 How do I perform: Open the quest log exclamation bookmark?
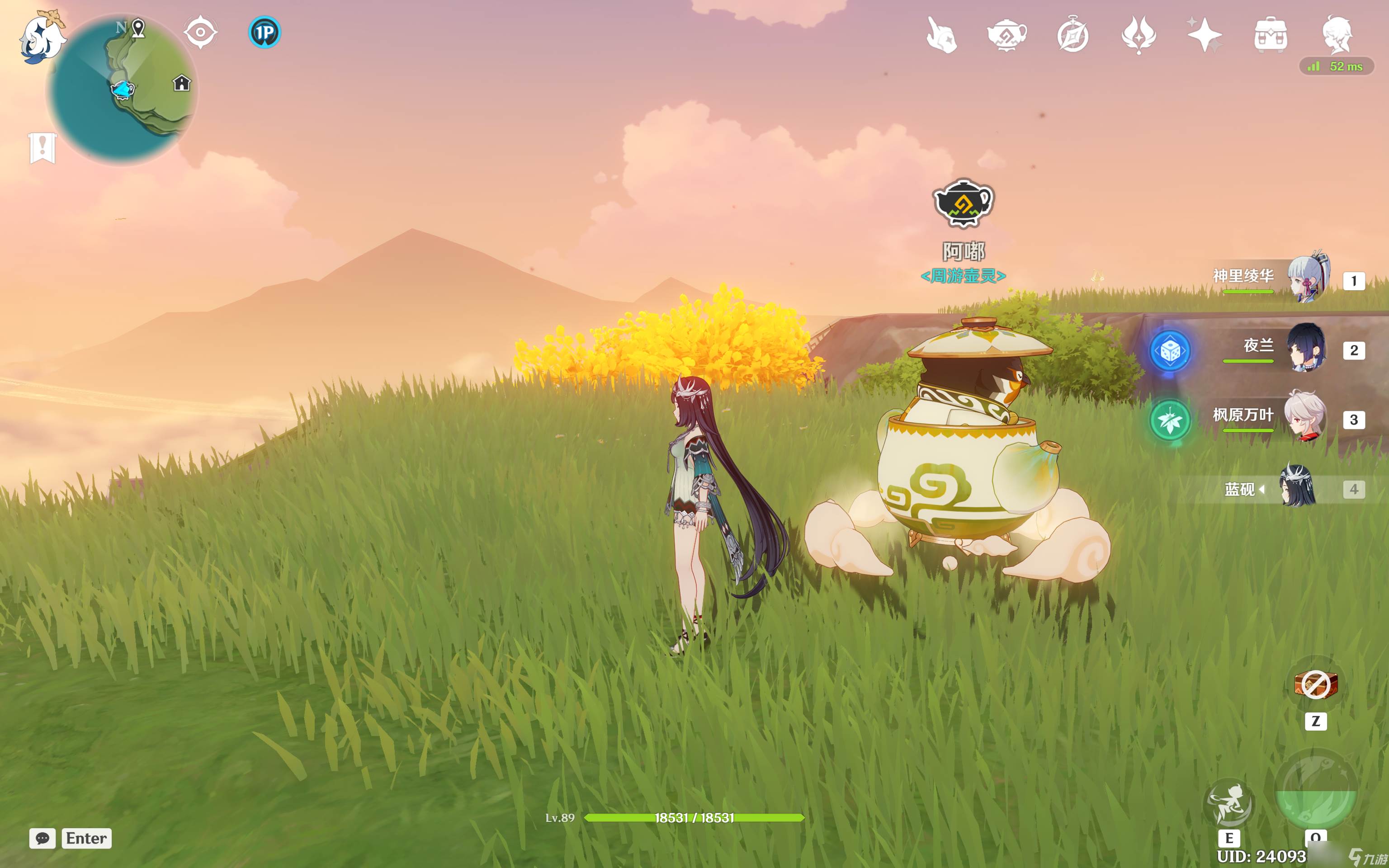pos(43,148)
